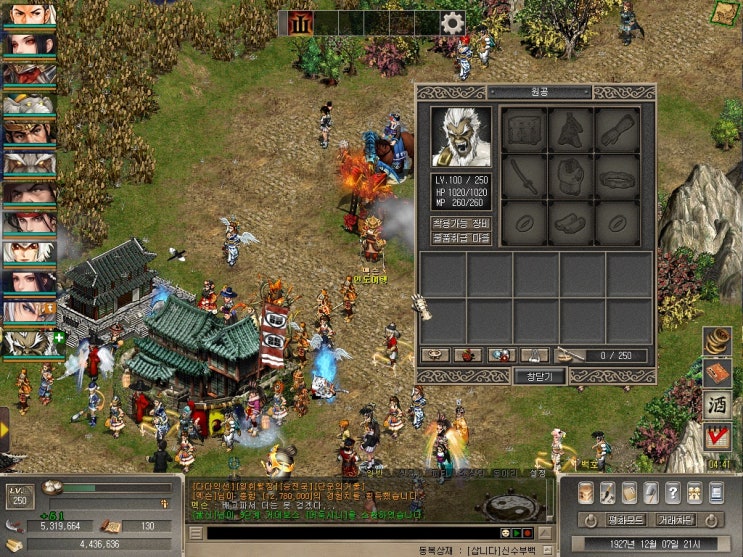The width and height of the screenshot is (743, 557).
Task: Close the character panel with 창닫기
Action: coord(539,376)
